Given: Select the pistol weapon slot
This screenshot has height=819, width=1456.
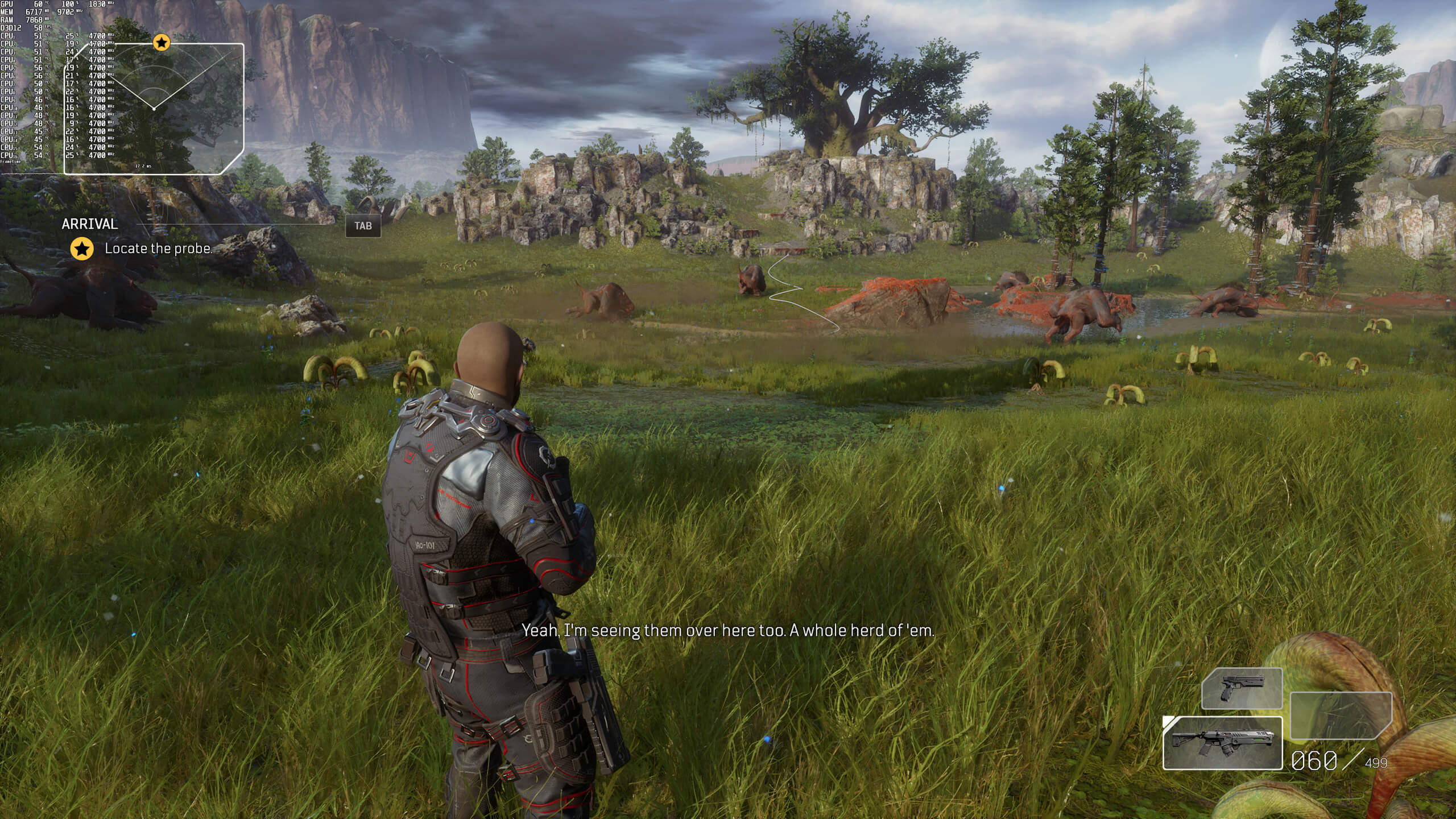Looking at the screenshot, I should tap(1242, 689).
